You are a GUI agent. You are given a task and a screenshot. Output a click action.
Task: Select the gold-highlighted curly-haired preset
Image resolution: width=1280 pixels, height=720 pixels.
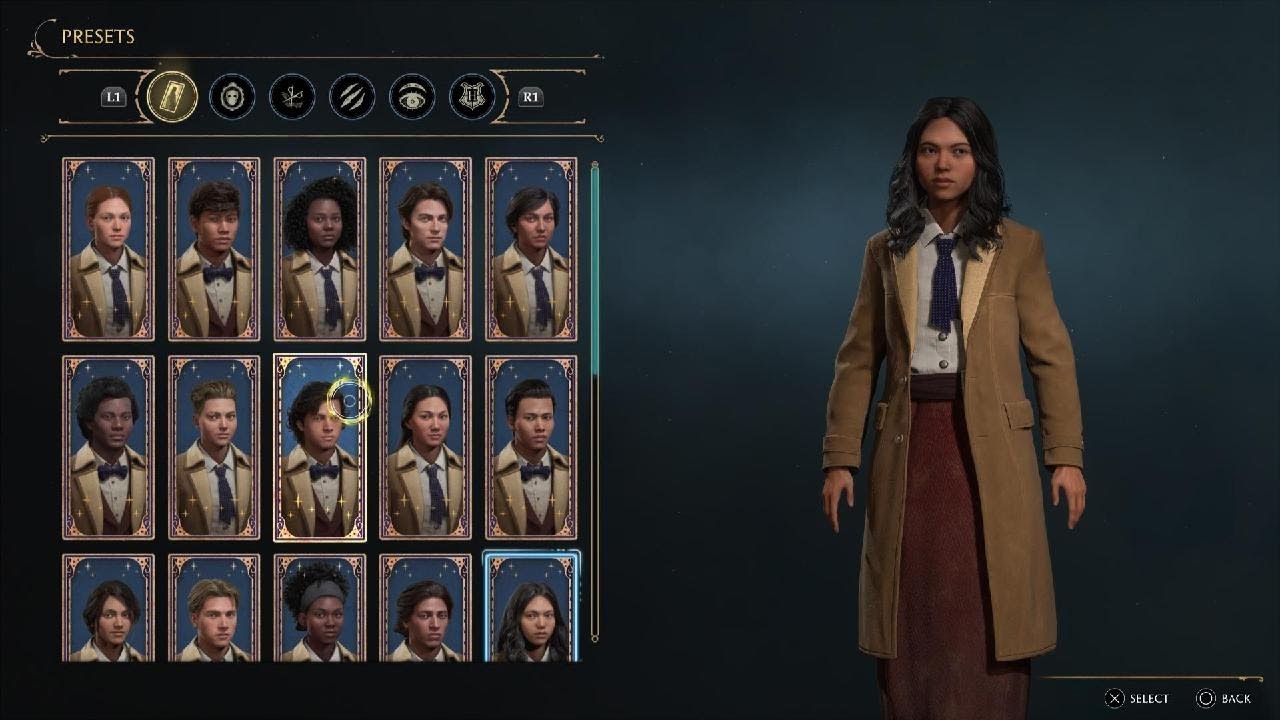coord(320,447)
